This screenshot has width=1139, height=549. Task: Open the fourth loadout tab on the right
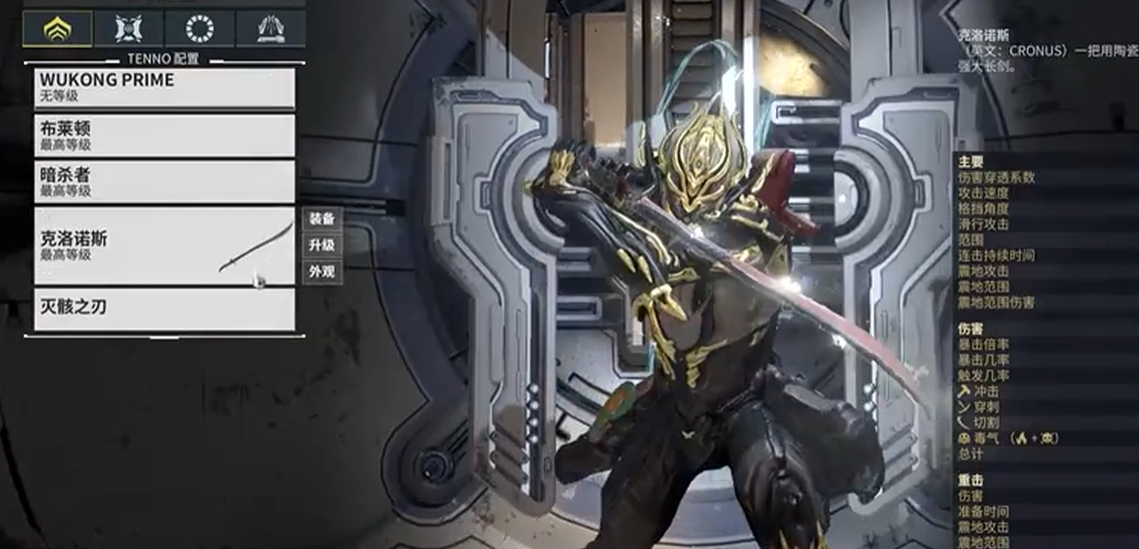click(x=270, y=29)
